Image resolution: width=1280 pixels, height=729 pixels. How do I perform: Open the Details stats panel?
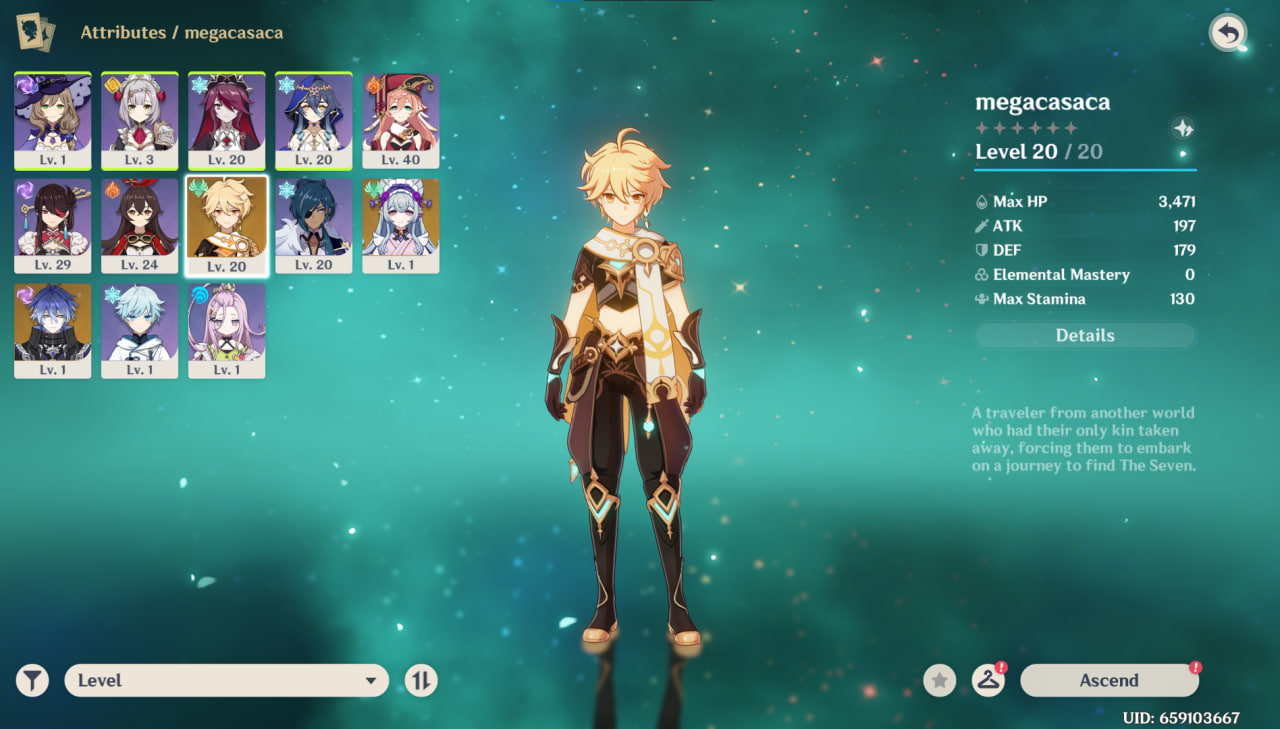(1085, 336)
